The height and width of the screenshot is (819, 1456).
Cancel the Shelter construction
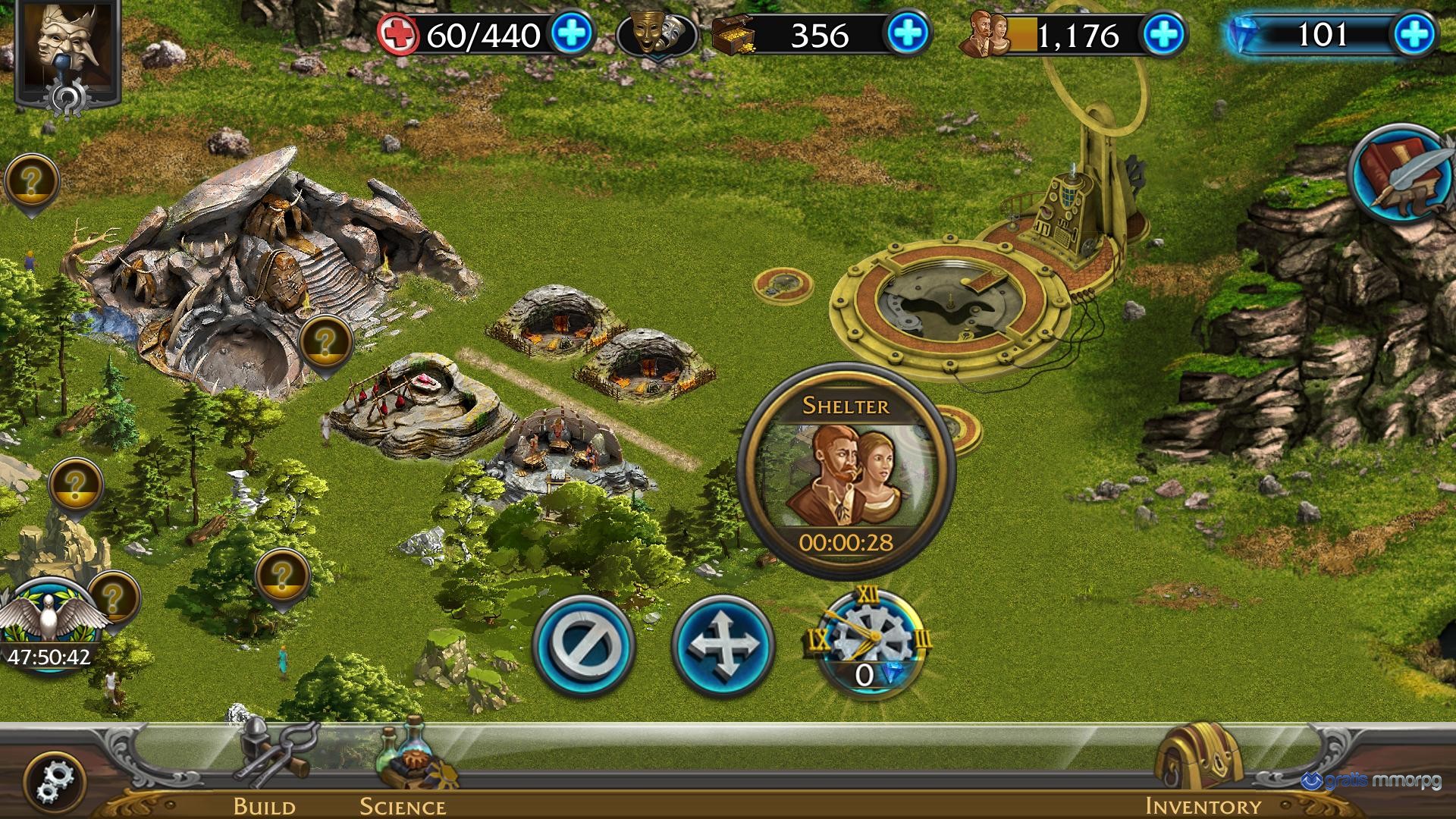tap(584, 645)
